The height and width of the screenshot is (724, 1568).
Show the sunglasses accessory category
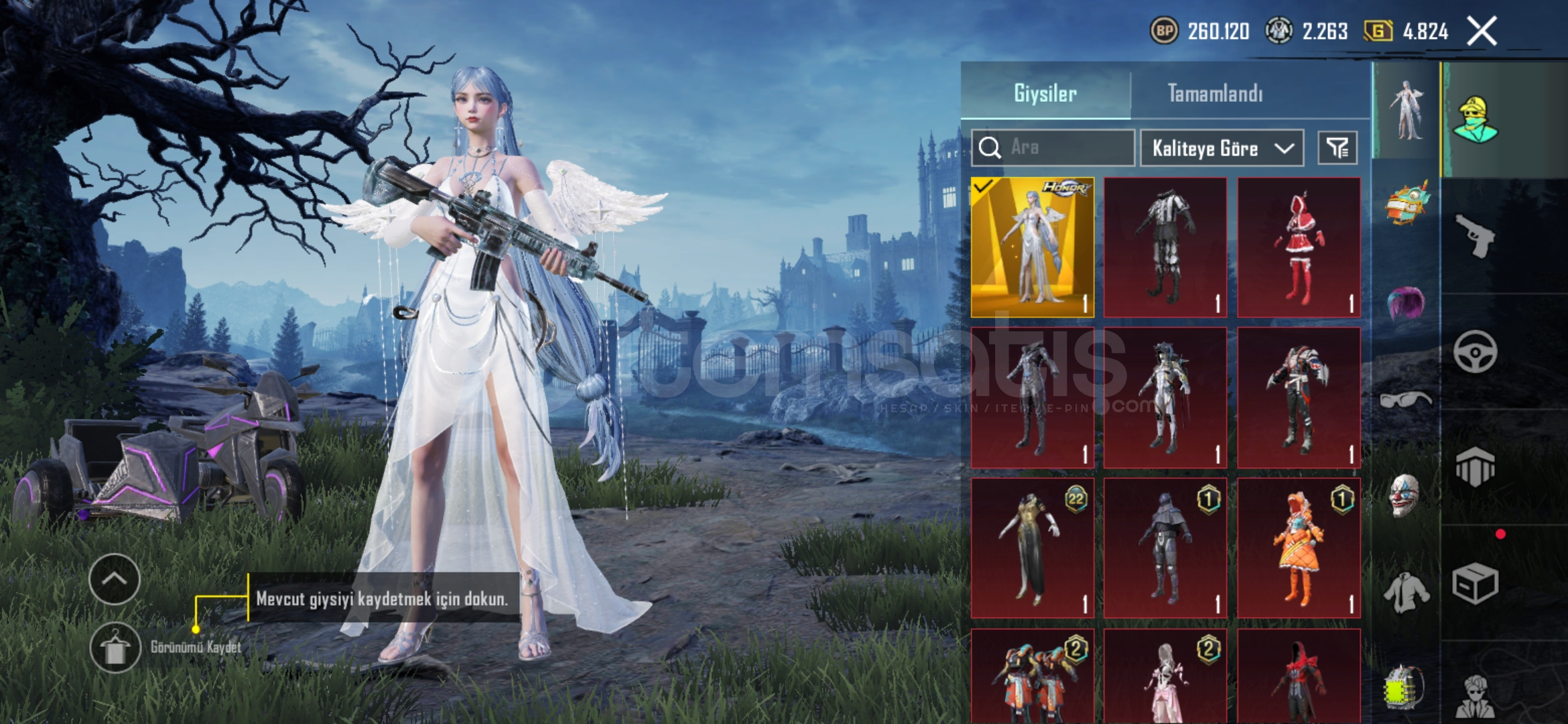1406,400
